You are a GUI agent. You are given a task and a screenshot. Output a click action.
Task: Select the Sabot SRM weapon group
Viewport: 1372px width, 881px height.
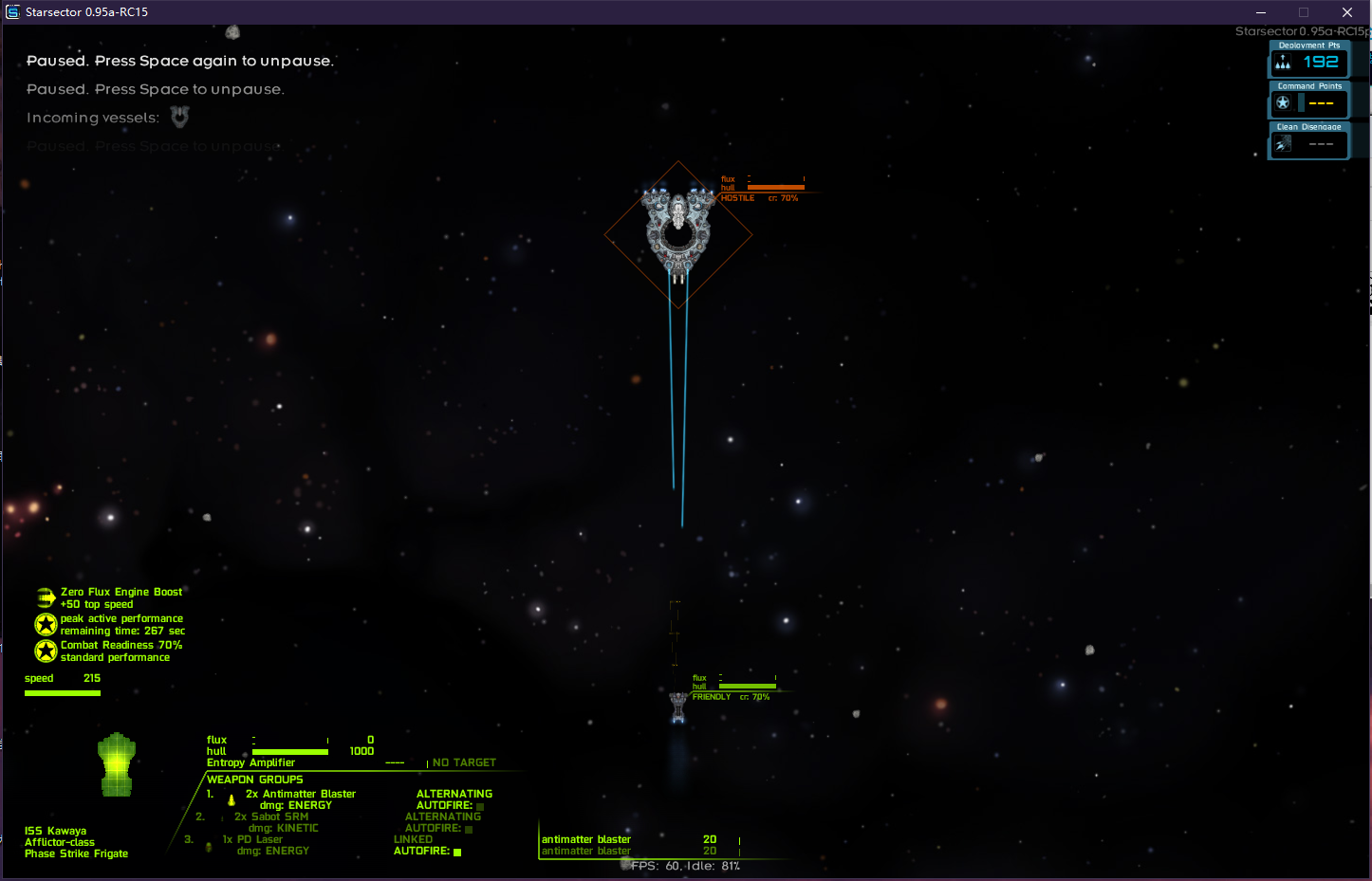click(271, 817)
